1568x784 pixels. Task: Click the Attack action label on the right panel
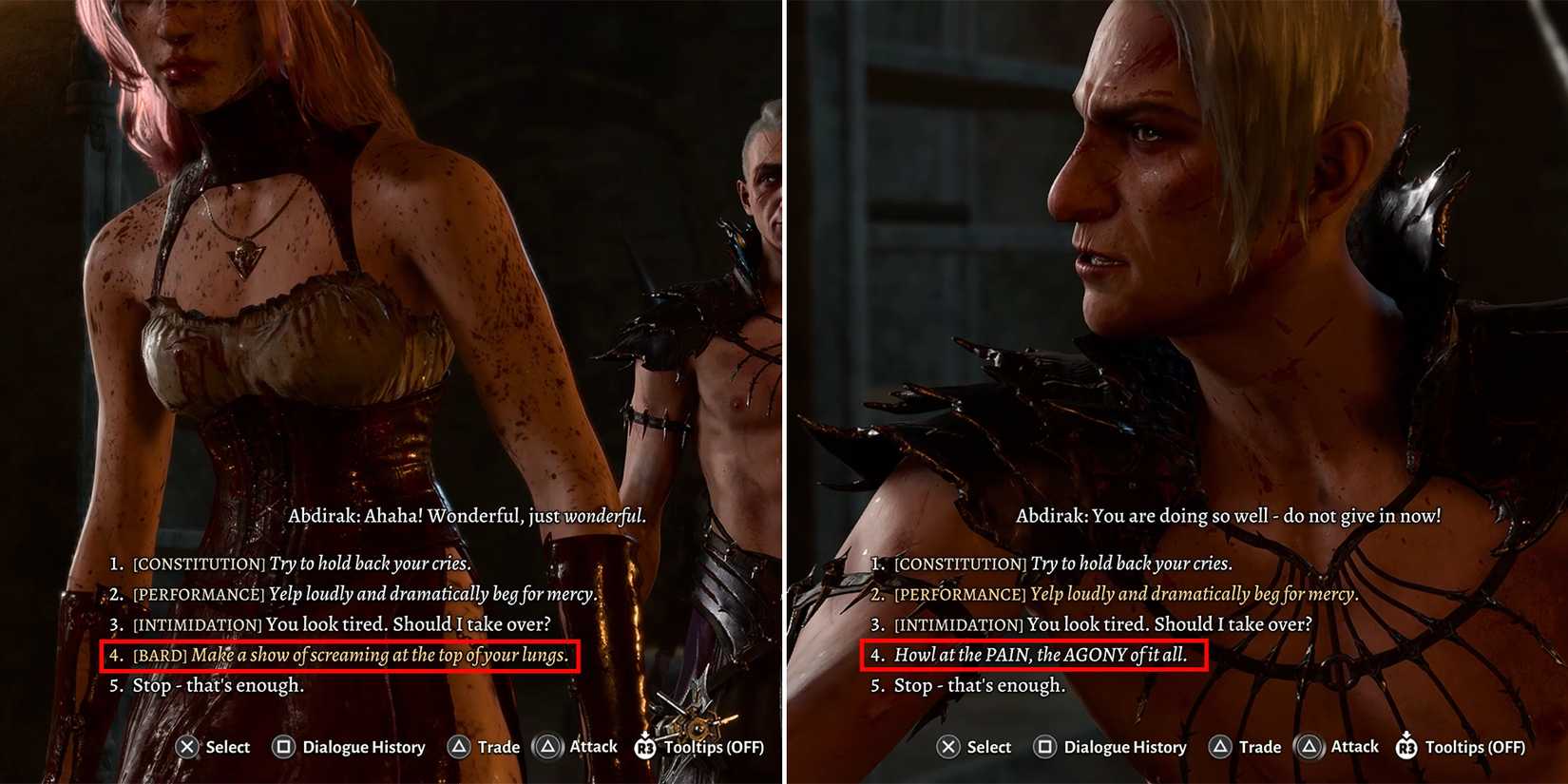(1352, 747)
